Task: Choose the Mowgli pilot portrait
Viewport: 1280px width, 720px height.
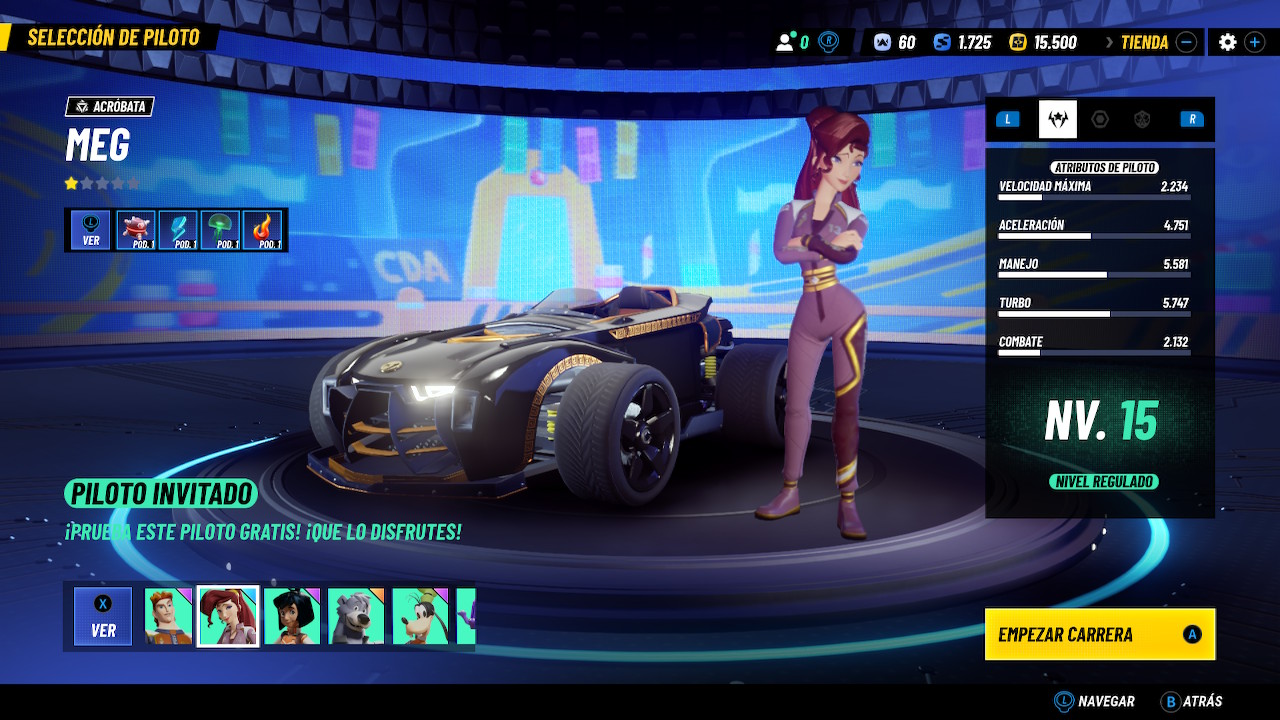Action: (x=292, y=616)
